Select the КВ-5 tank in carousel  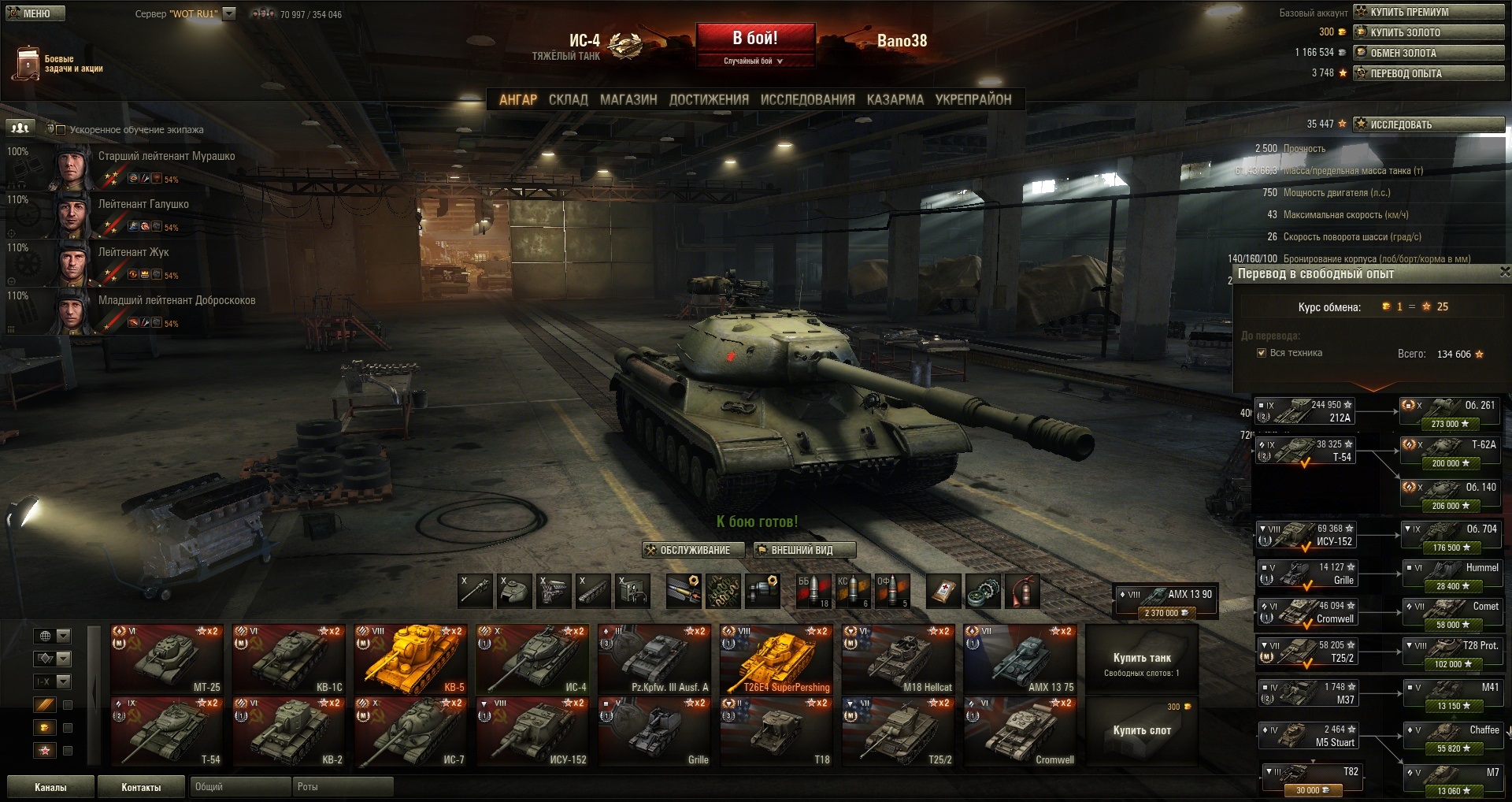(410, 659)
